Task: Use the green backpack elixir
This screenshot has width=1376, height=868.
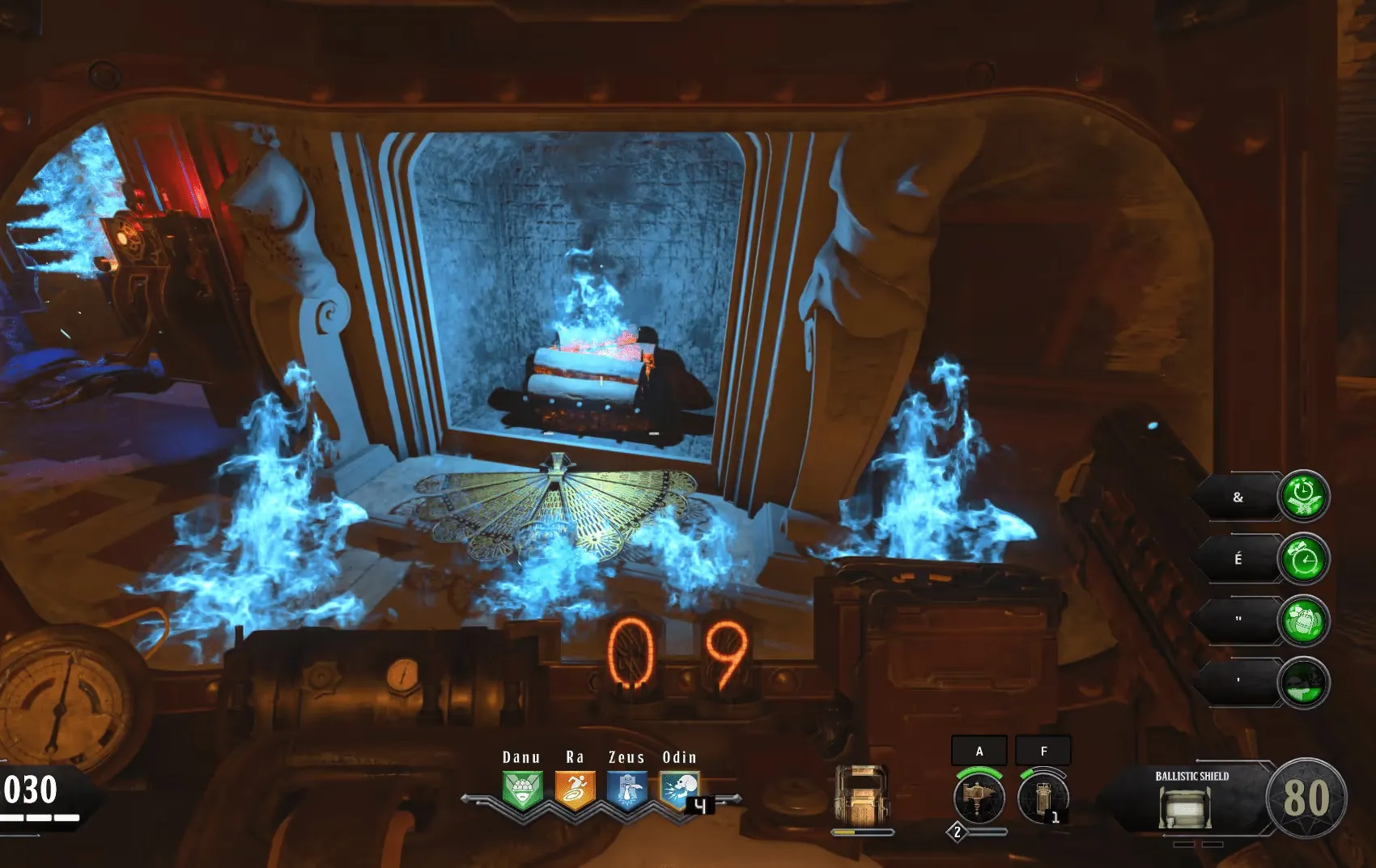Action: [x=1303, y=620]
